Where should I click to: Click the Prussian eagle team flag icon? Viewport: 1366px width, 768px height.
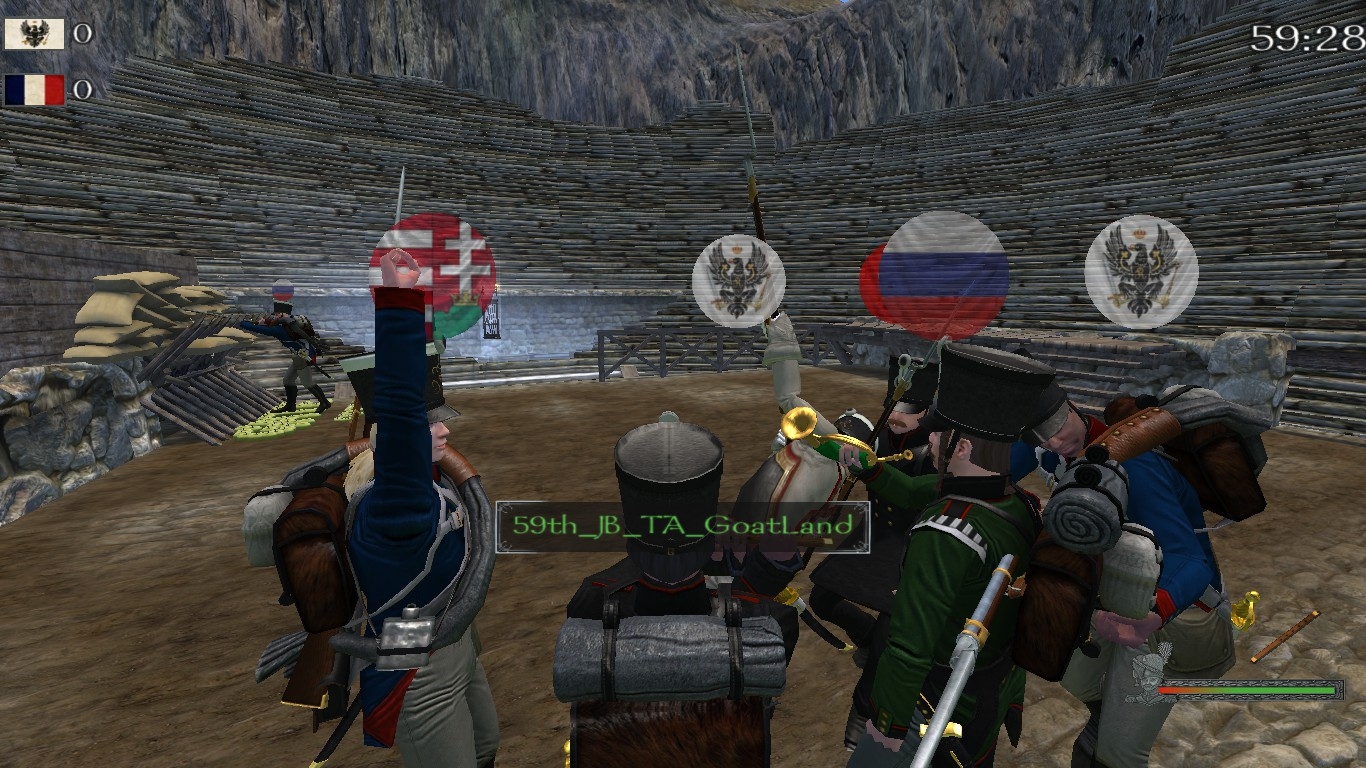click(x=34, y=34)
